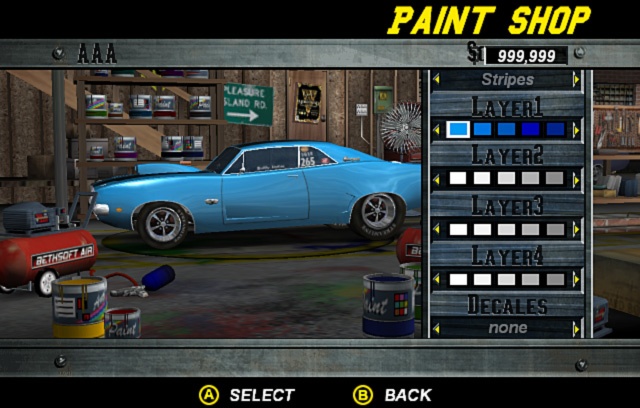Pick the darkest gray Layer2 swatch
This screenshot has height=408, width=640.
[556, 179]
